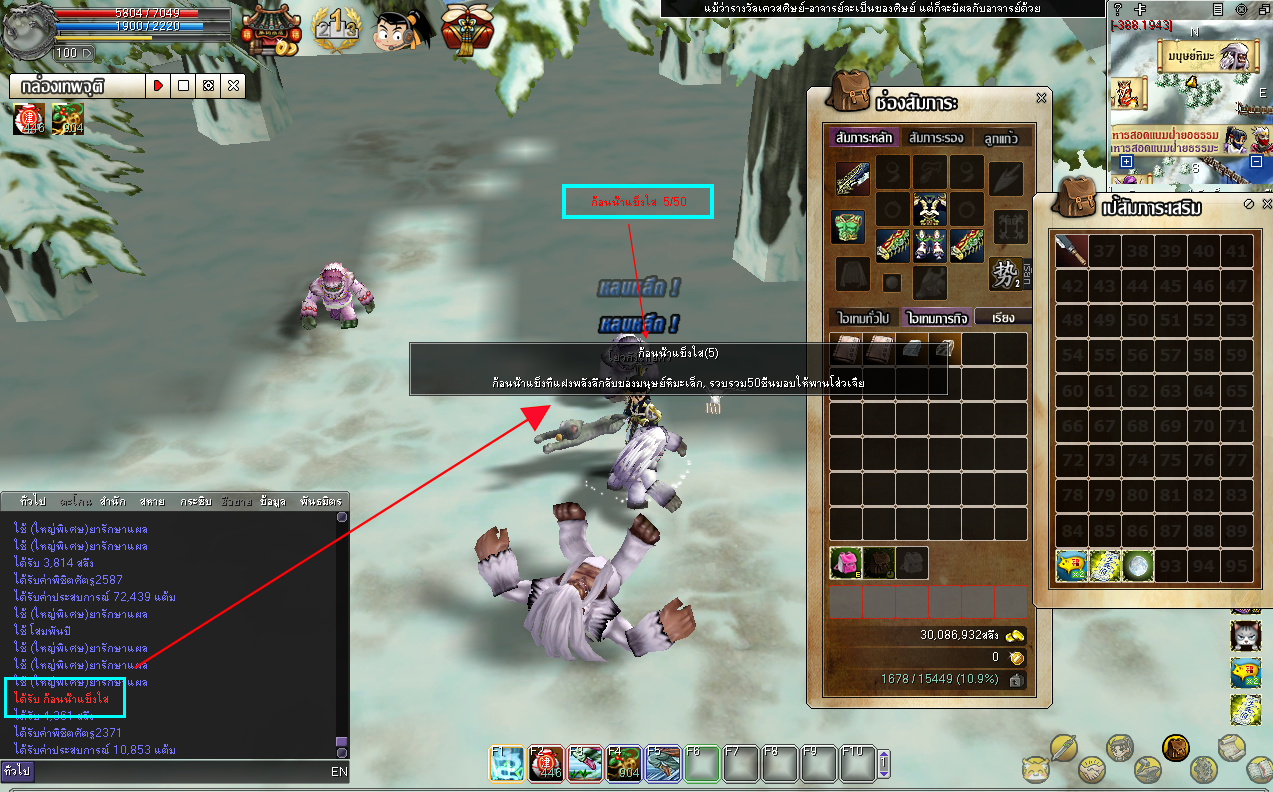Select the green armor equipment slot
The width and height of the screenshot is (1273, 792).
coord(848,226)
